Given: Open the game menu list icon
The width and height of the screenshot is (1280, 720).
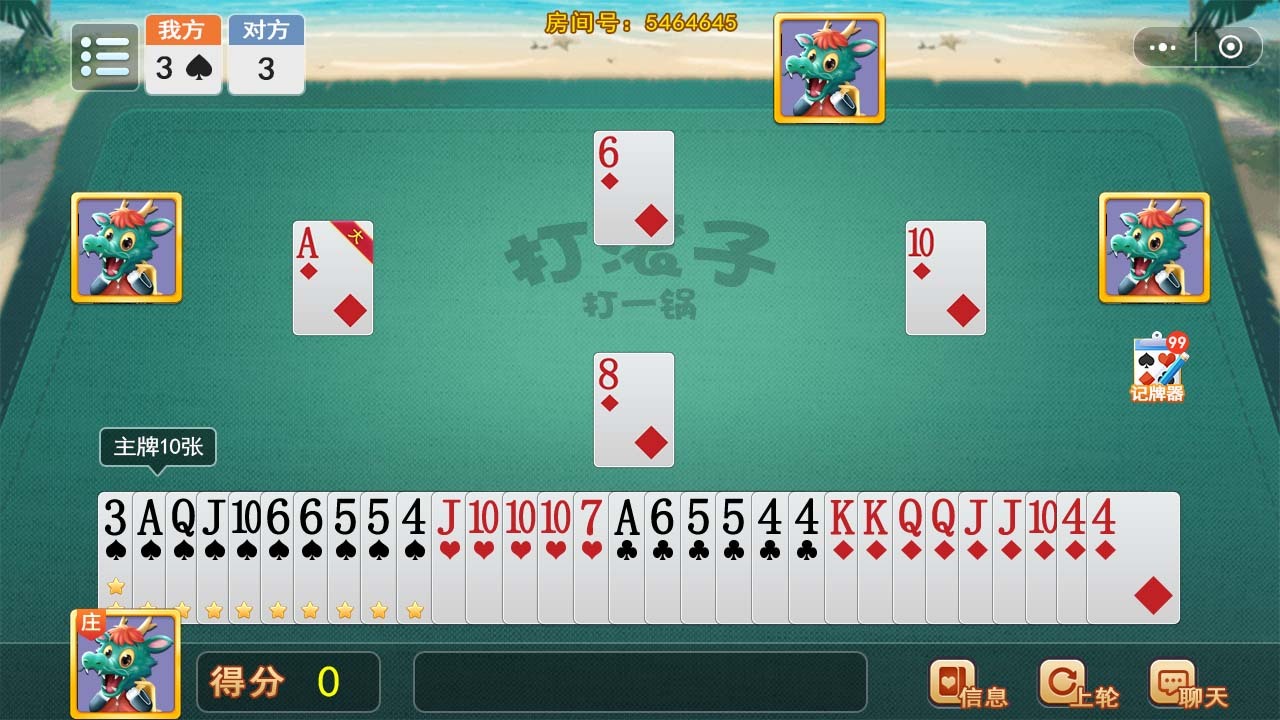Looking at the screenshot, I should pyautogui.click(x=104, y=56).
